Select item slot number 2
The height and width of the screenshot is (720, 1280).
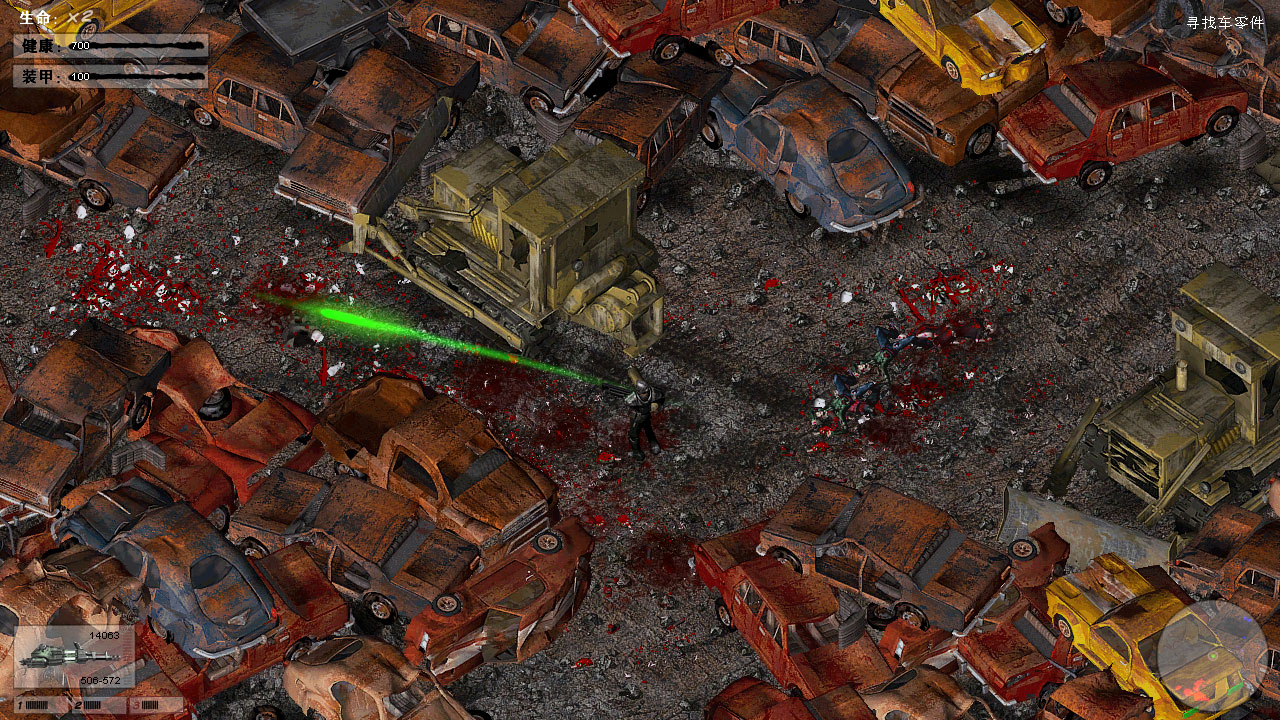(x=98, y=705)
